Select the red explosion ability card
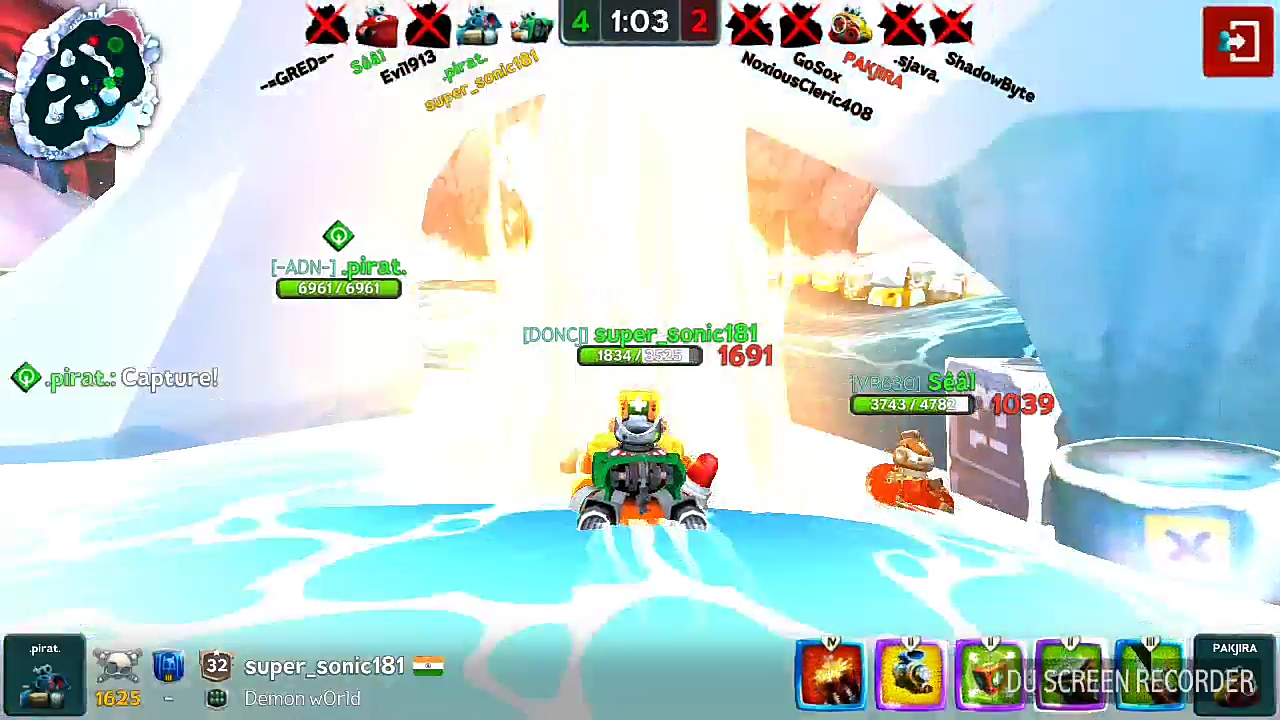Screen dimensions: 1280x720 830,676
